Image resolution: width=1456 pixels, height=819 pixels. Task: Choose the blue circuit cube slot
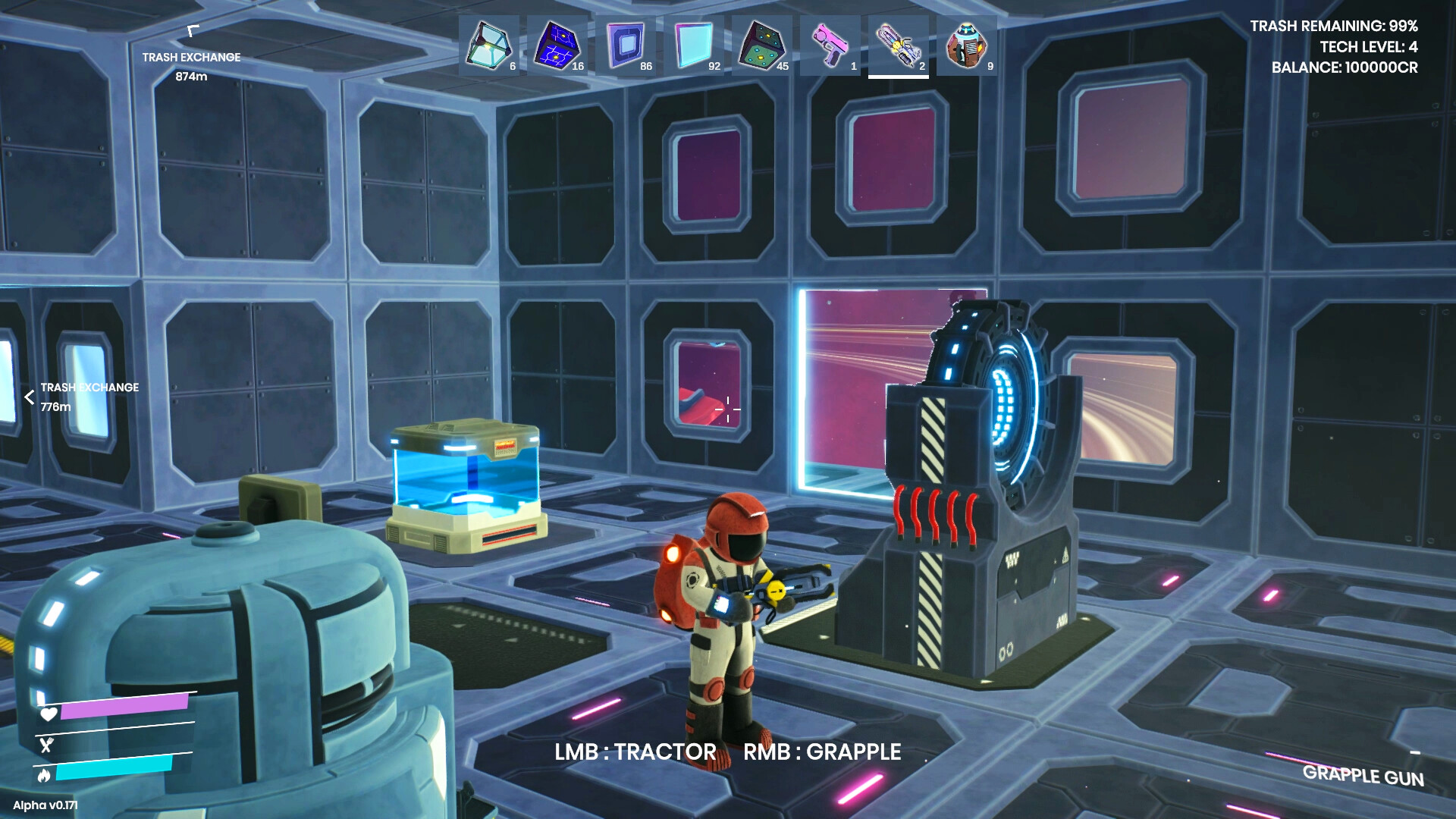[557, 45]
